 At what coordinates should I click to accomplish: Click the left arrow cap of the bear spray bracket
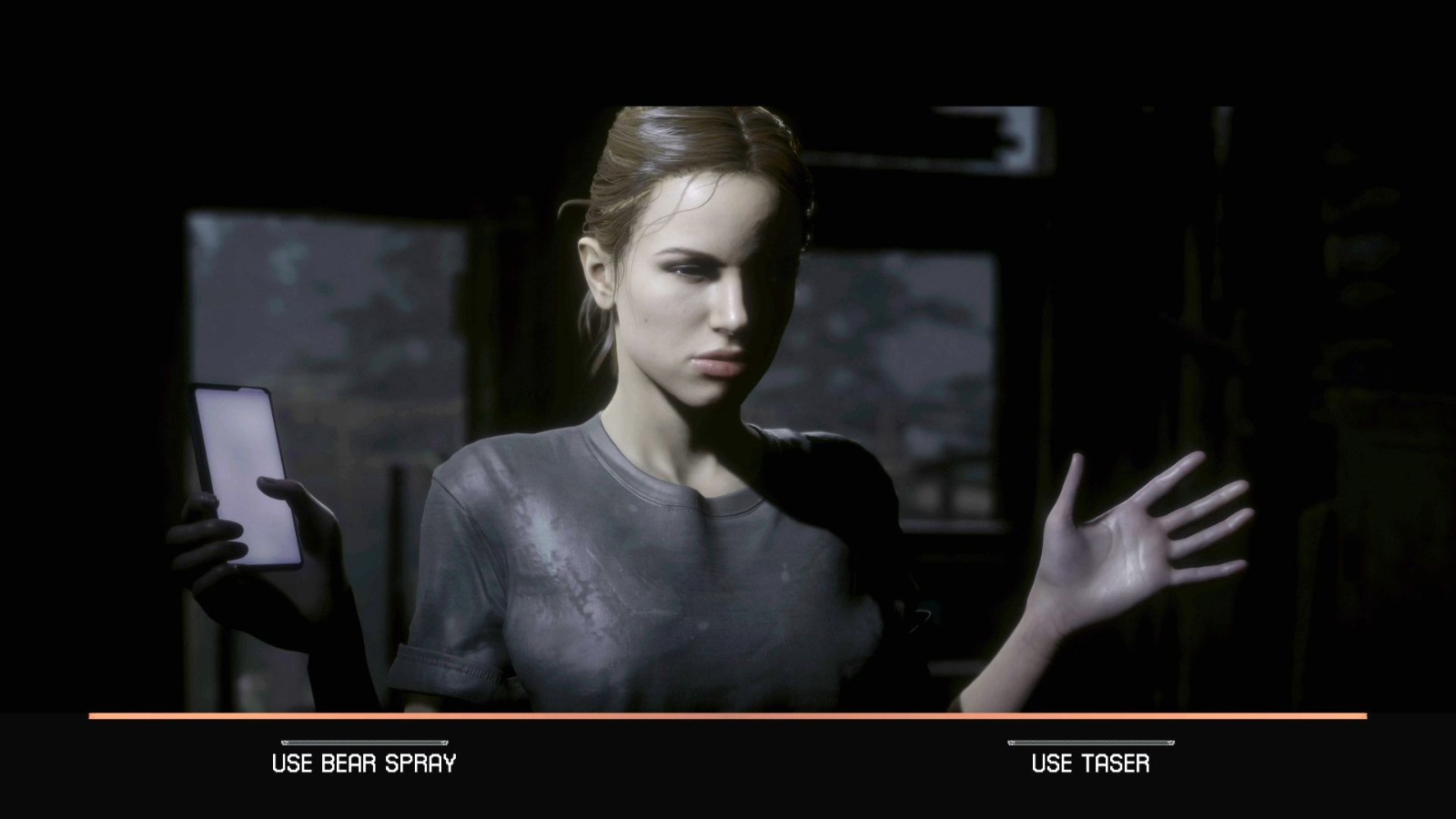(284, 742)
